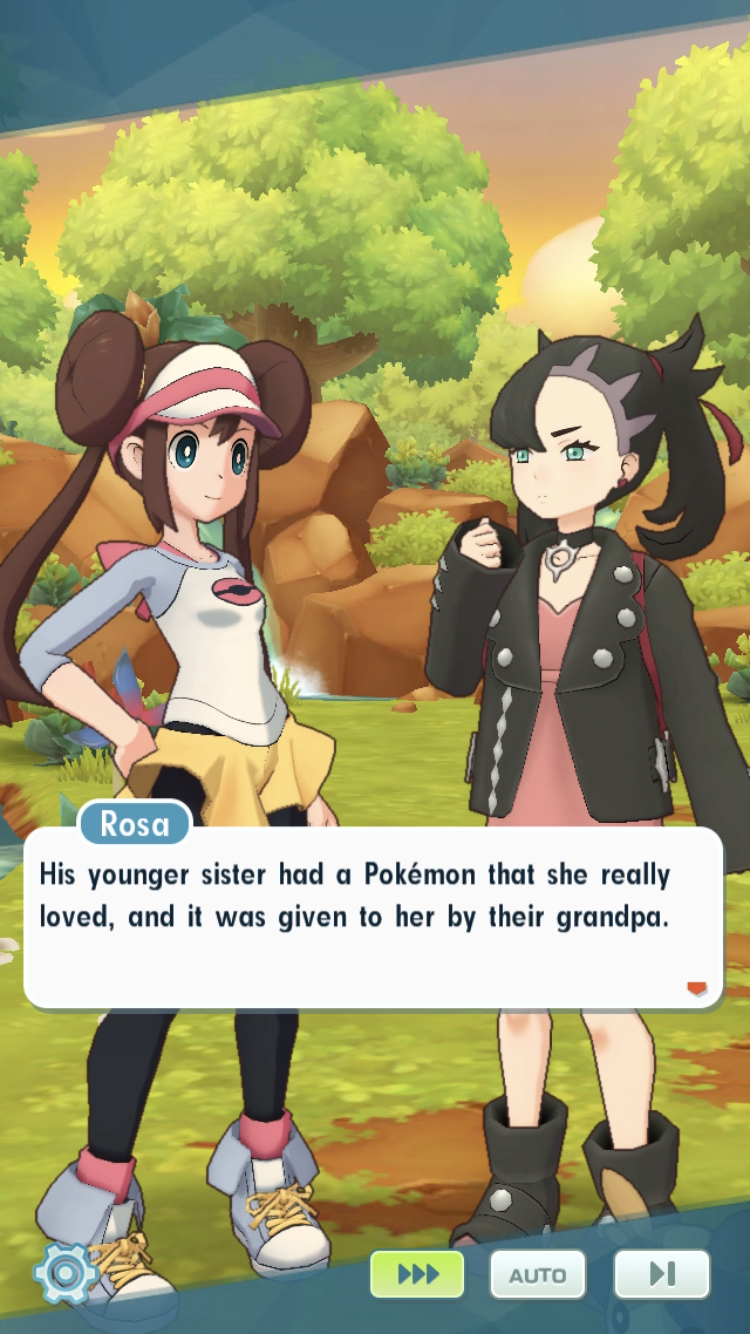750x1334 pixels.
Task: Click Rosa's dialogue text box
Action: pyautogui.click(x=372, y=918)
